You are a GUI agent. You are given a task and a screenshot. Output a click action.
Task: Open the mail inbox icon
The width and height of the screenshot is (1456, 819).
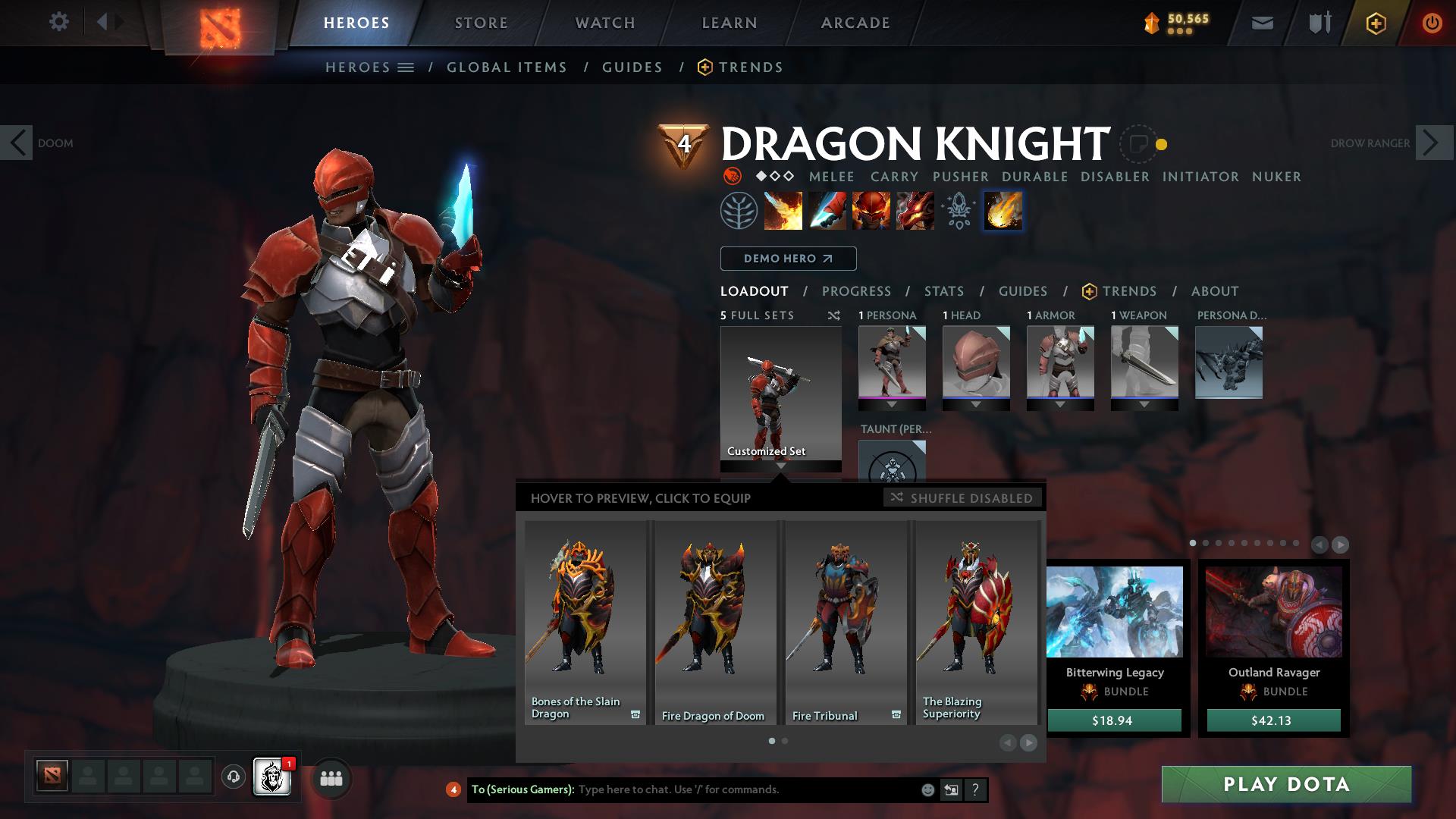tap(1261, 22)
